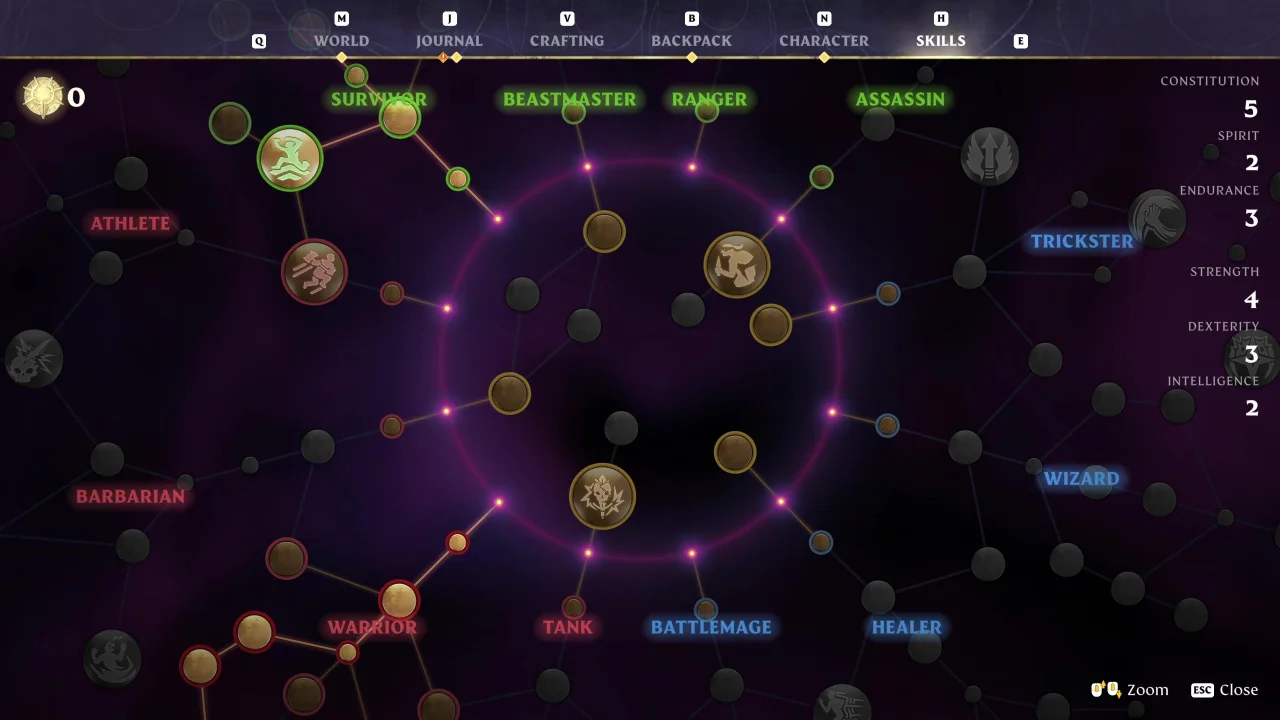Focus on the Wizard skill tree label

1082,479
